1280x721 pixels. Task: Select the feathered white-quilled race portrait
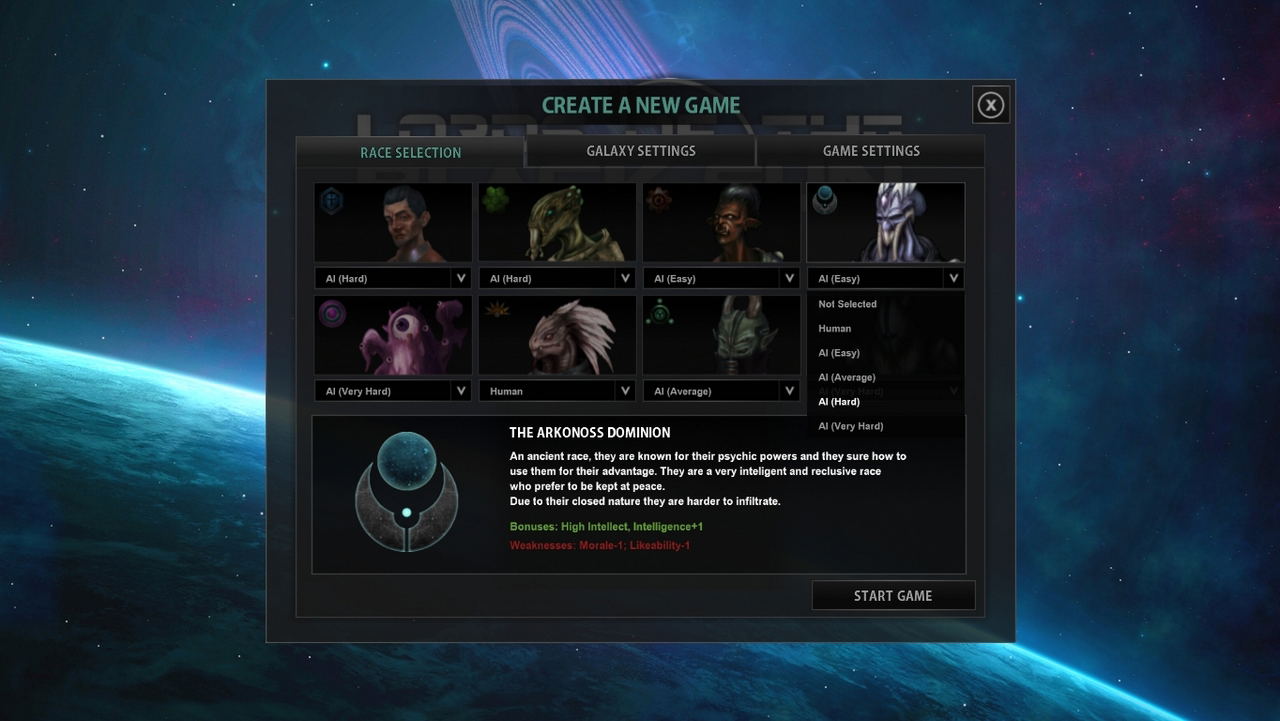tap(557, 335)
